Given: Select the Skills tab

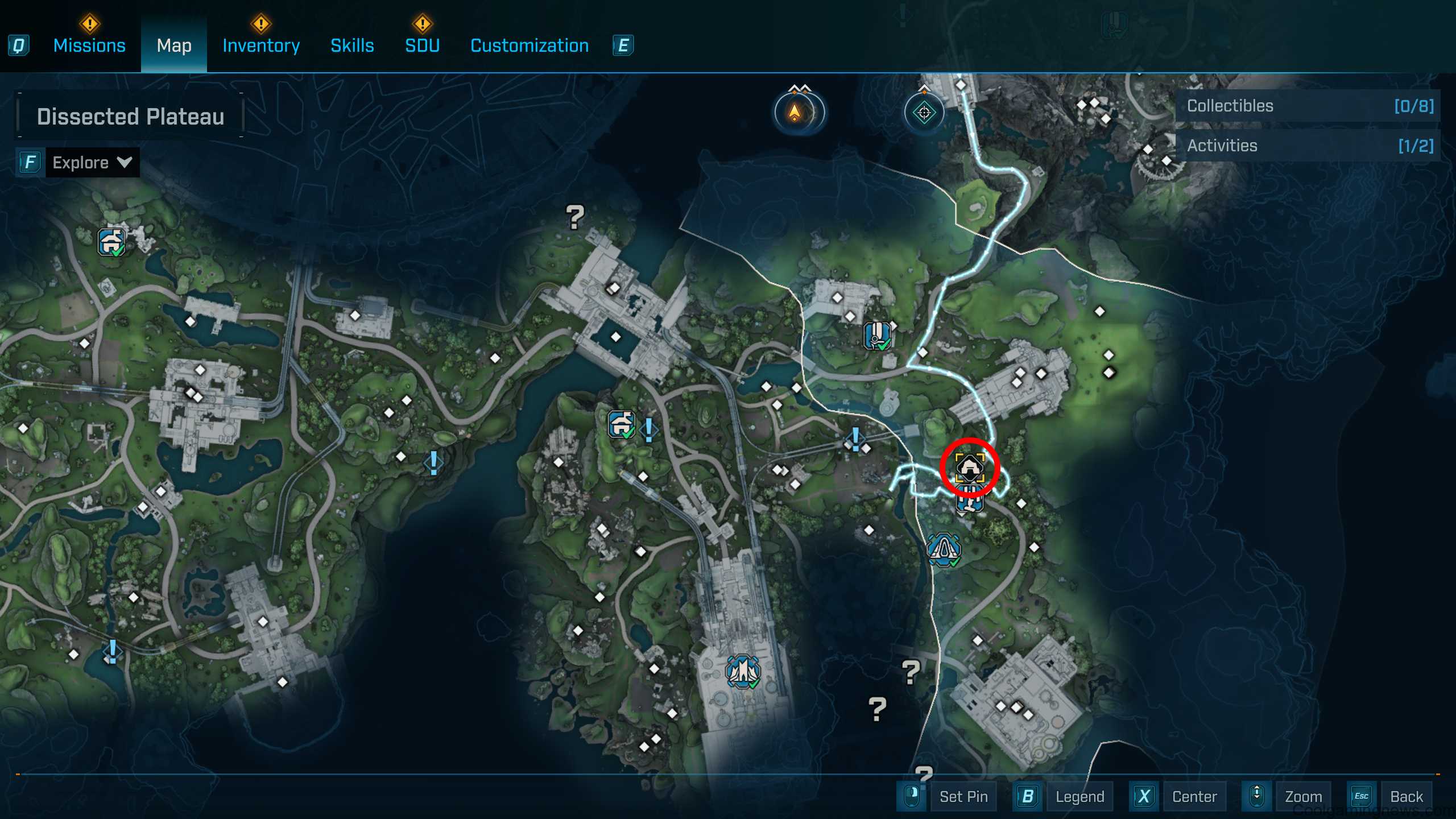Looking at the screenshot, I should tap(352, 45).
